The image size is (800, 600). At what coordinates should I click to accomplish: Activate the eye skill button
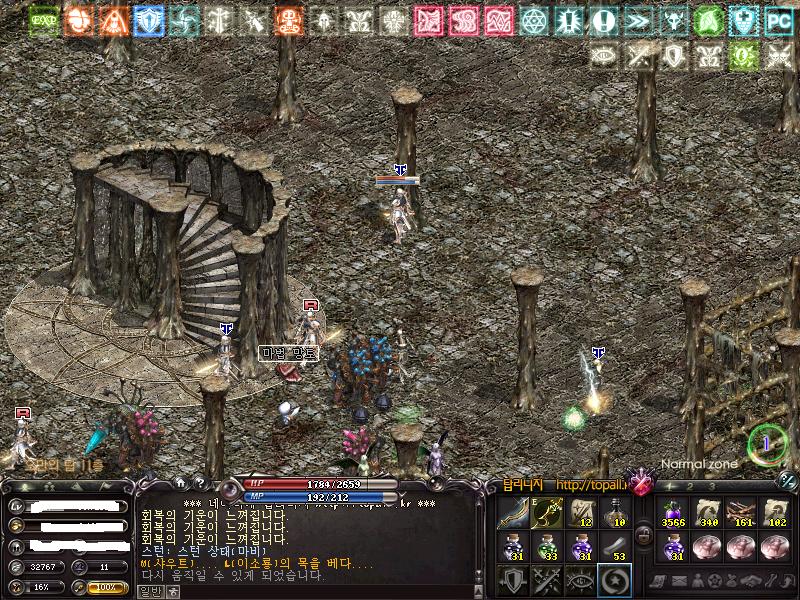(x=581, y=580)
